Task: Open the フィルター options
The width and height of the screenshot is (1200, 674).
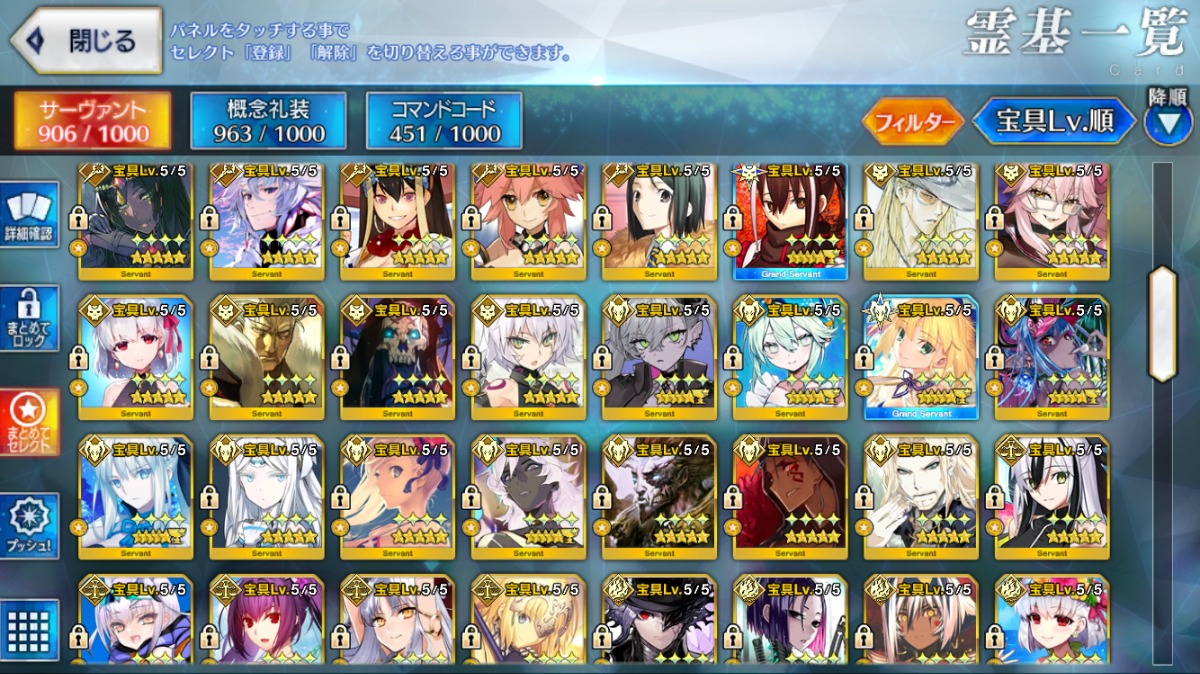Action: click(912, 122)
